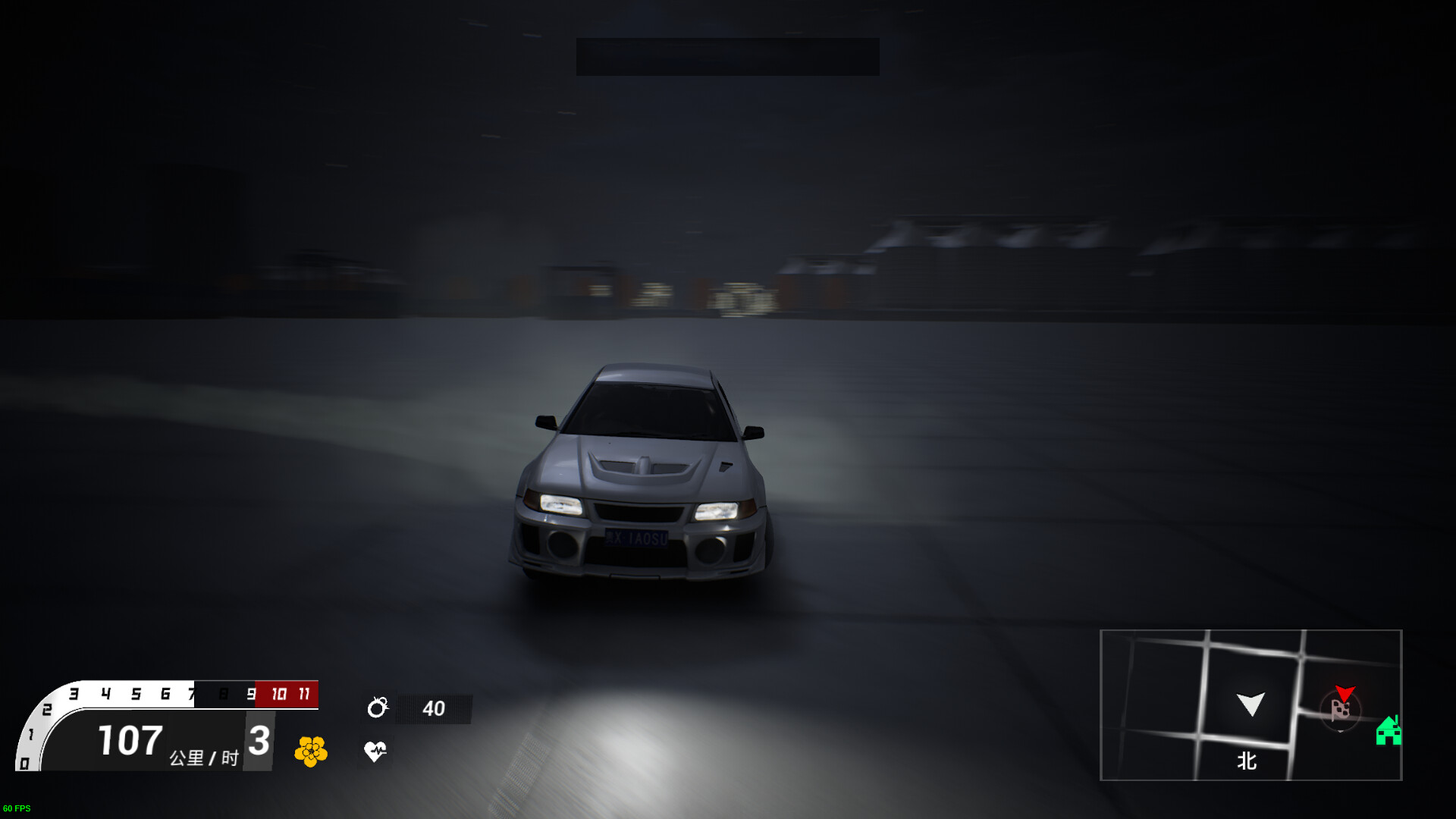Click the white player arrow in the minimap
Image resolution: width=1456 pixels, height=819 pixels.
1251,704
